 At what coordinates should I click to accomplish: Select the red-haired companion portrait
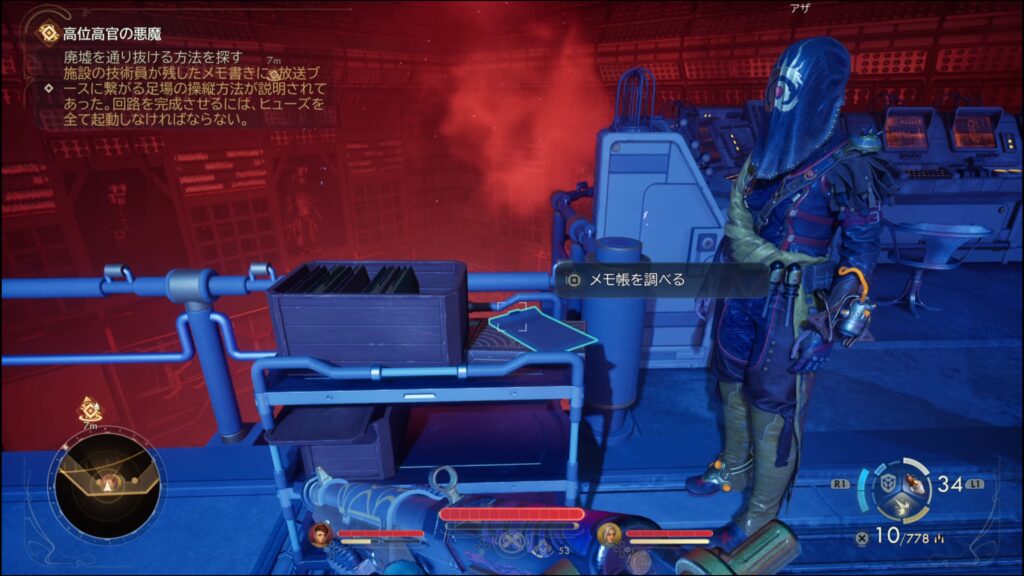tap(321, 534)
